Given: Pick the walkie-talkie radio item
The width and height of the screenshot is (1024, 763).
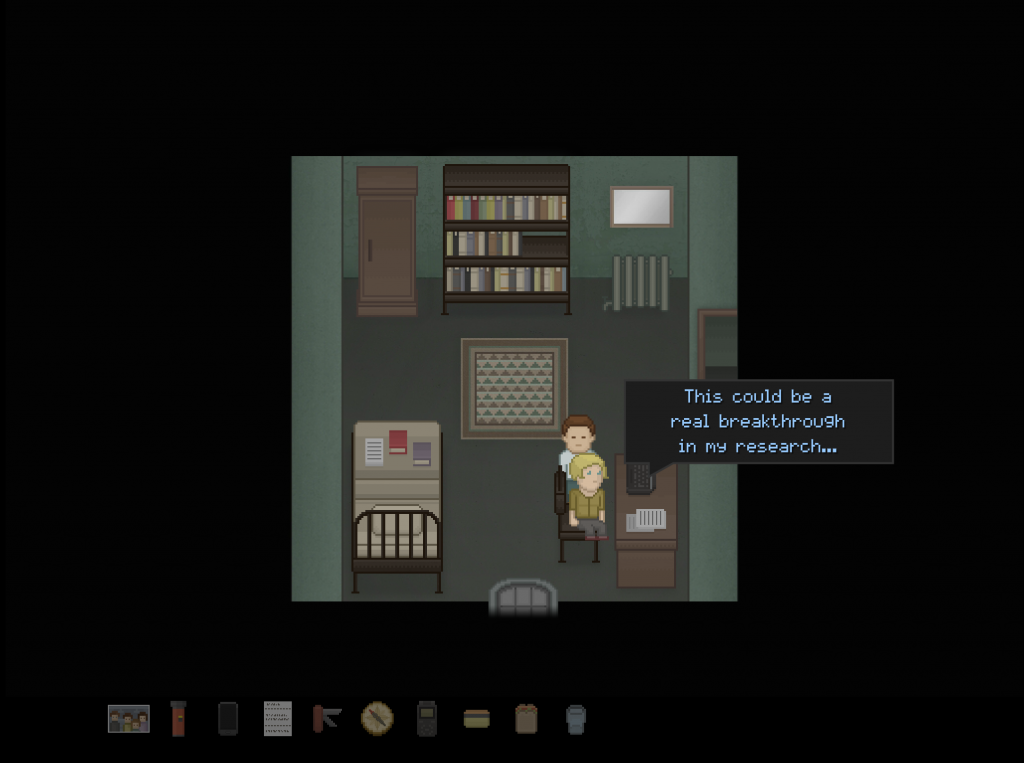Looking at the screenshot, I should pos(427,718).
